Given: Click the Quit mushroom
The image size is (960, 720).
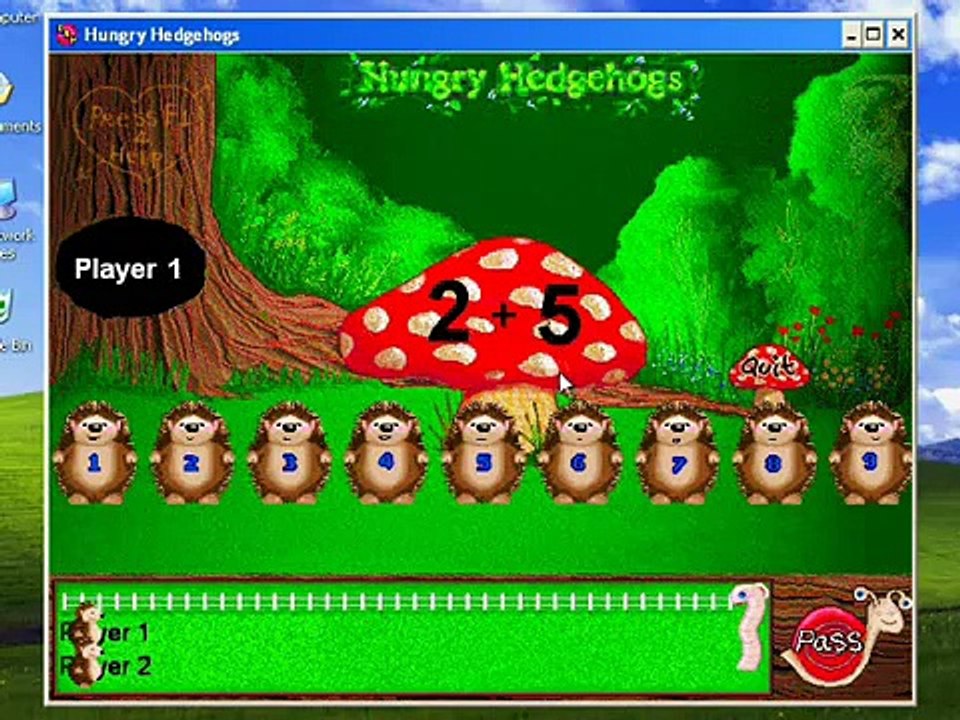Looking at the screenshot, I should pos(768,370).
